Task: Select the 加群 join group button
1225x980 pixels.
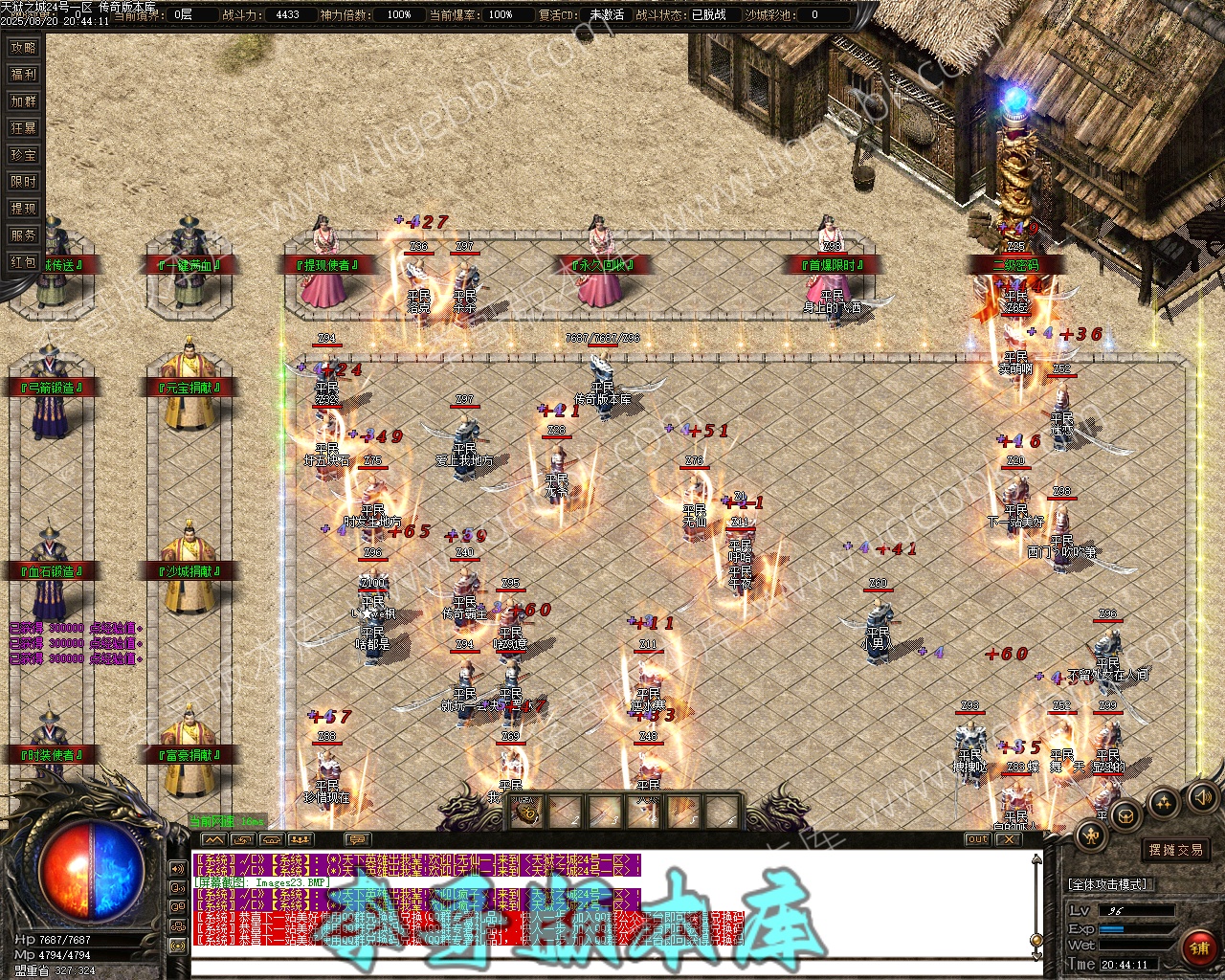Action: pos(23,100)
